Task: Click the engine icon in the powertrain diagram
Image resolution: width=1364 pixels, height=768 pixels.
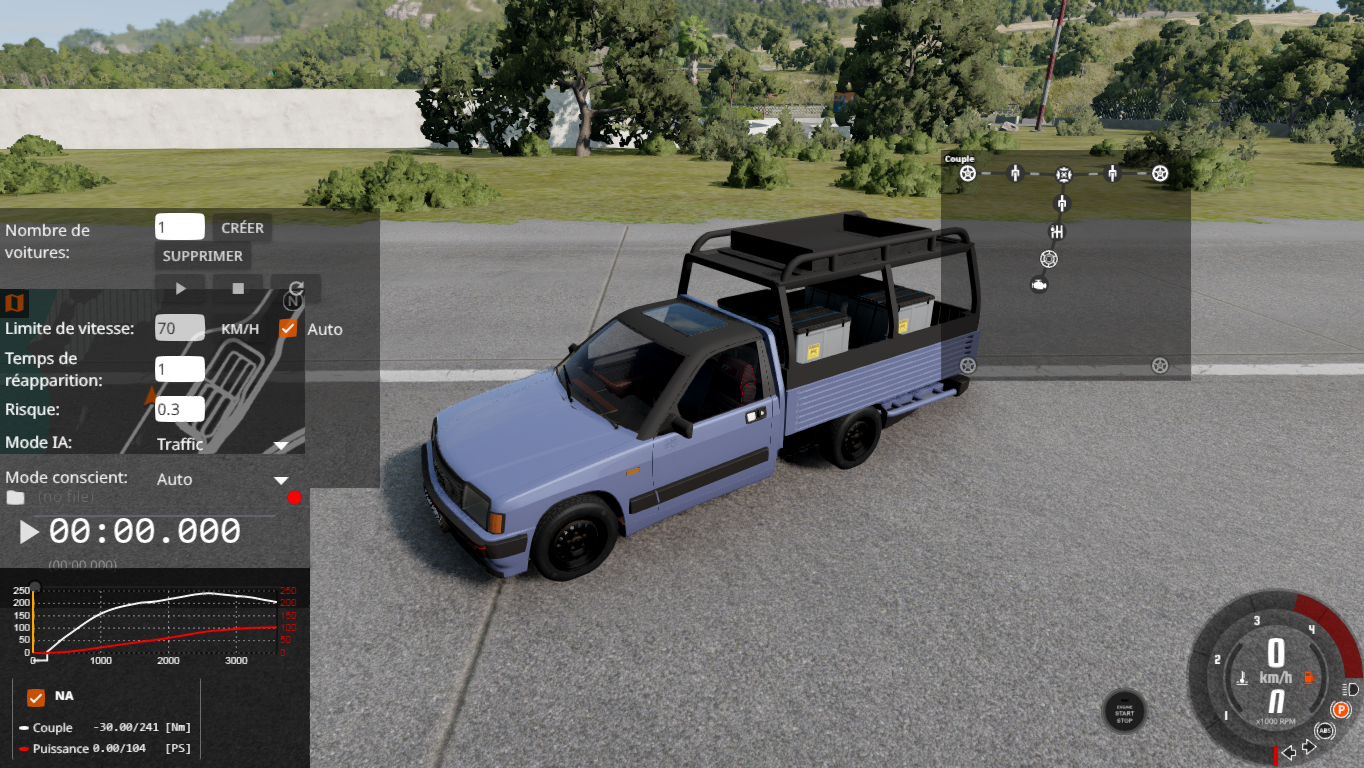Action: pyautogui.click(x=1040, y=286)
